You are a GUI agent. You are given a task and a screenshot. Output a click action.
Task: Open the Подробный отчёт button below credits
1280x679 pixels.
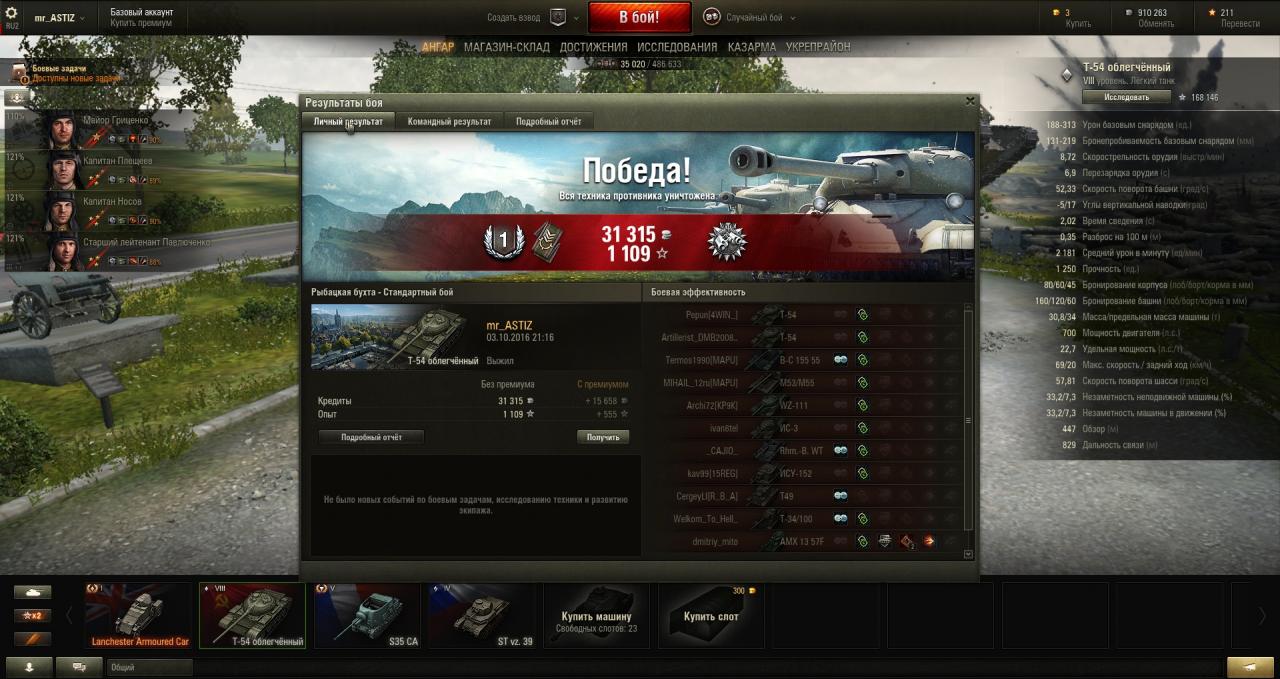(x=371, y=437)
